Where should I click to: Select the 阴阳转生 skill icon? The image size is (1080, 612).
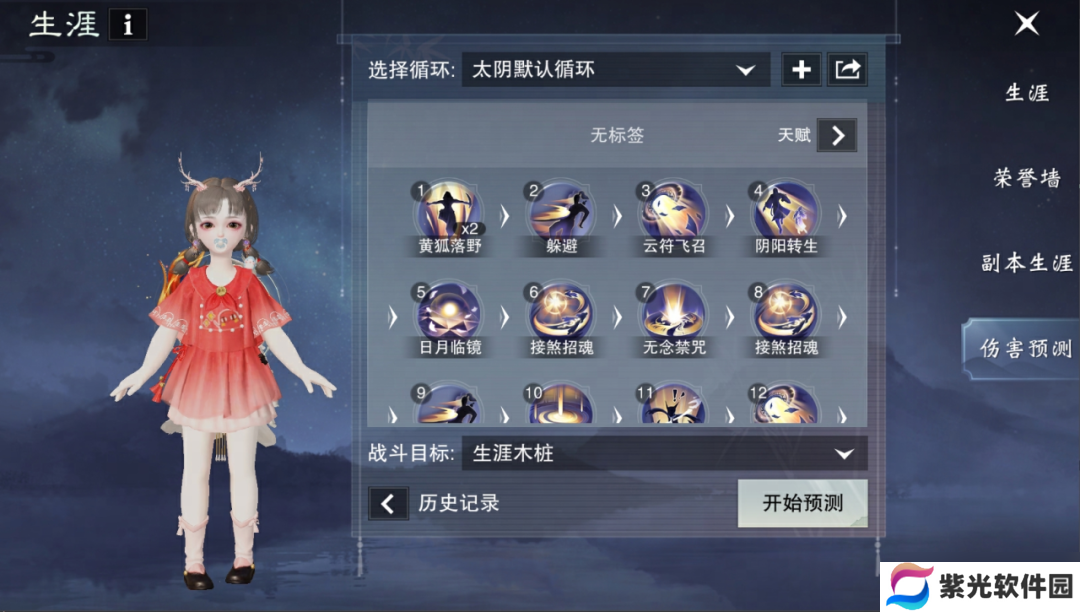click(786, 210)
